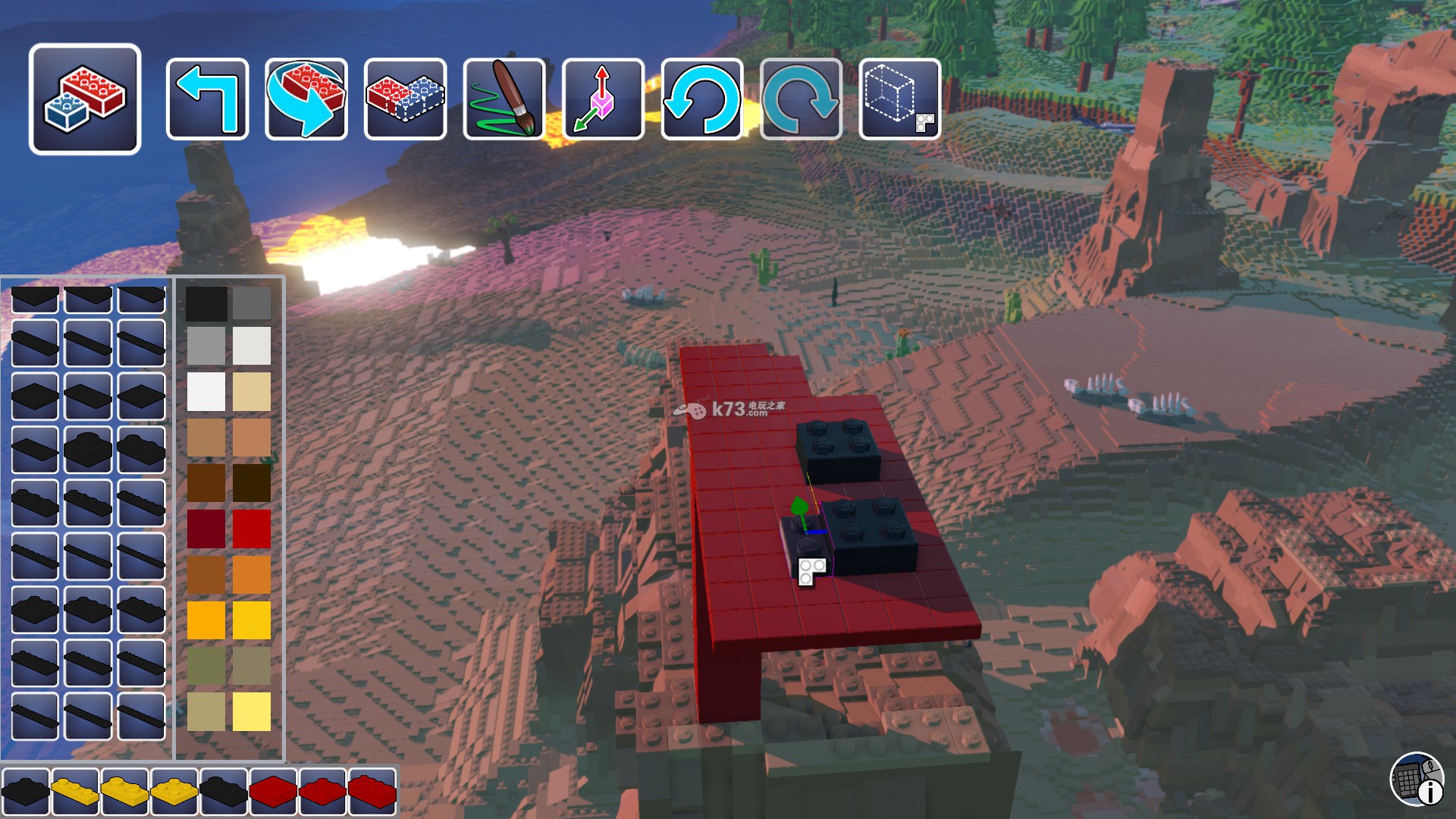Pick the orange color swatch
1456x819 pixels.
coord(252,574)
